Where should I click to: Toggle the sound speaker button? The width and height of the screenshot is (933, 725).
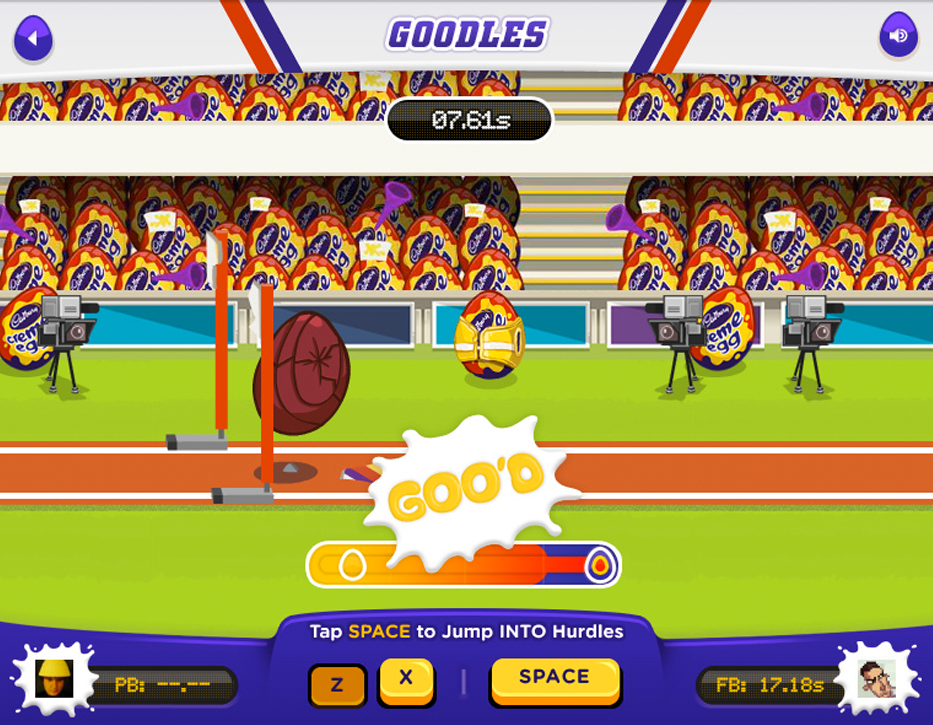898,37
